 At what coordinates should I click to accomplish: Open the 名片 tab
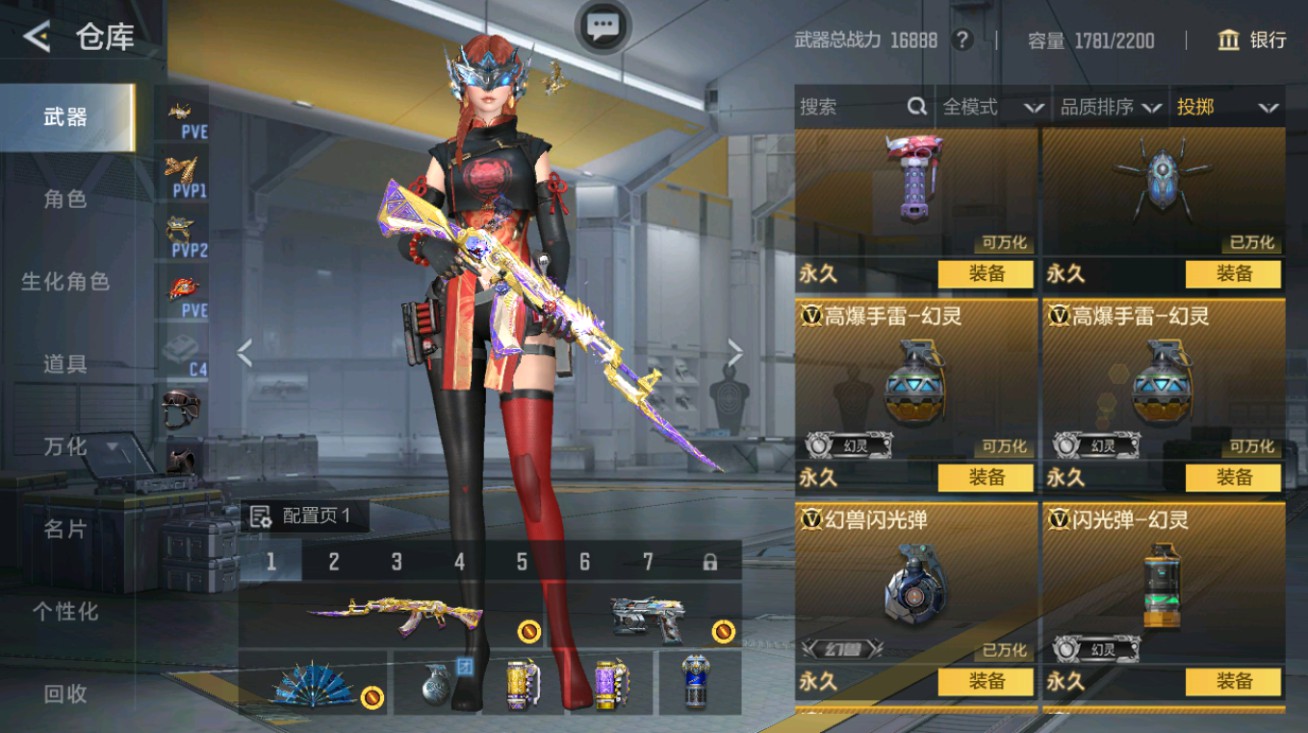(66, 529)
